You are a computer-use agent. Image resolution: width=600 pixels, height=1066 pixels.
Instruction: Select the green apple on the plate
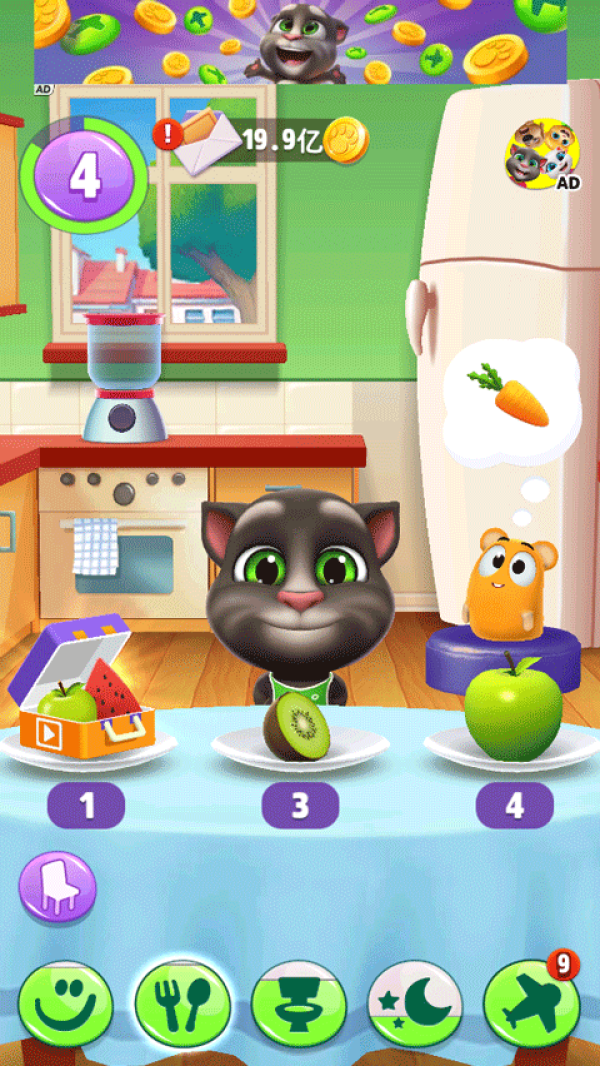pos(514,710)
